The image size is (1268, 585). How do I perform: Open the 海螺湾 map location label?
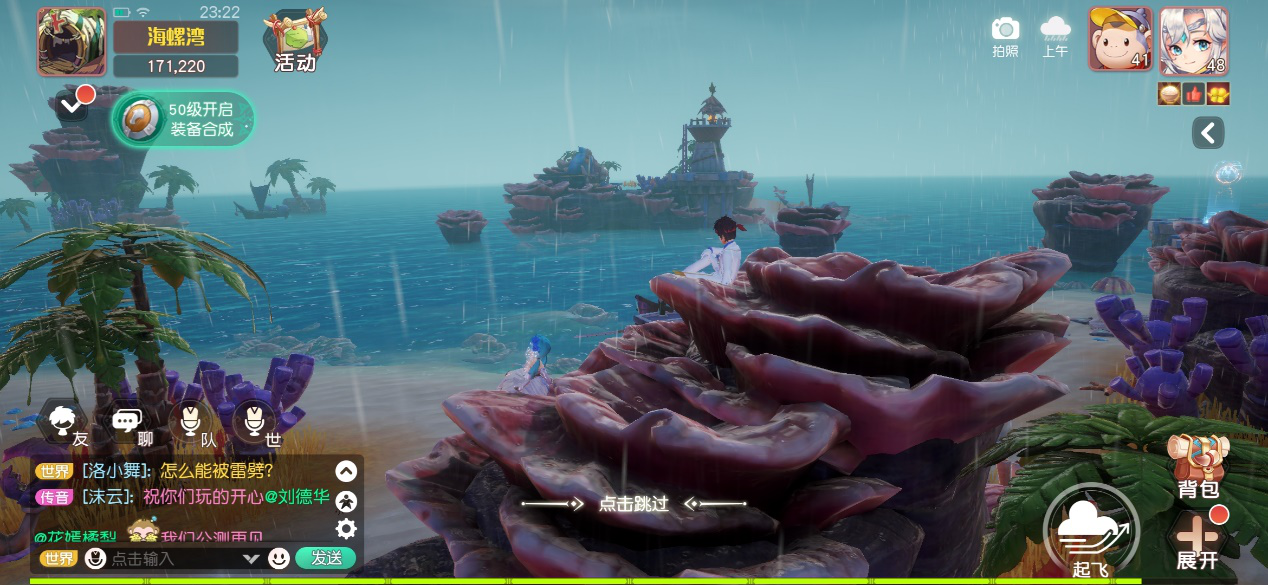coord(175,37)
